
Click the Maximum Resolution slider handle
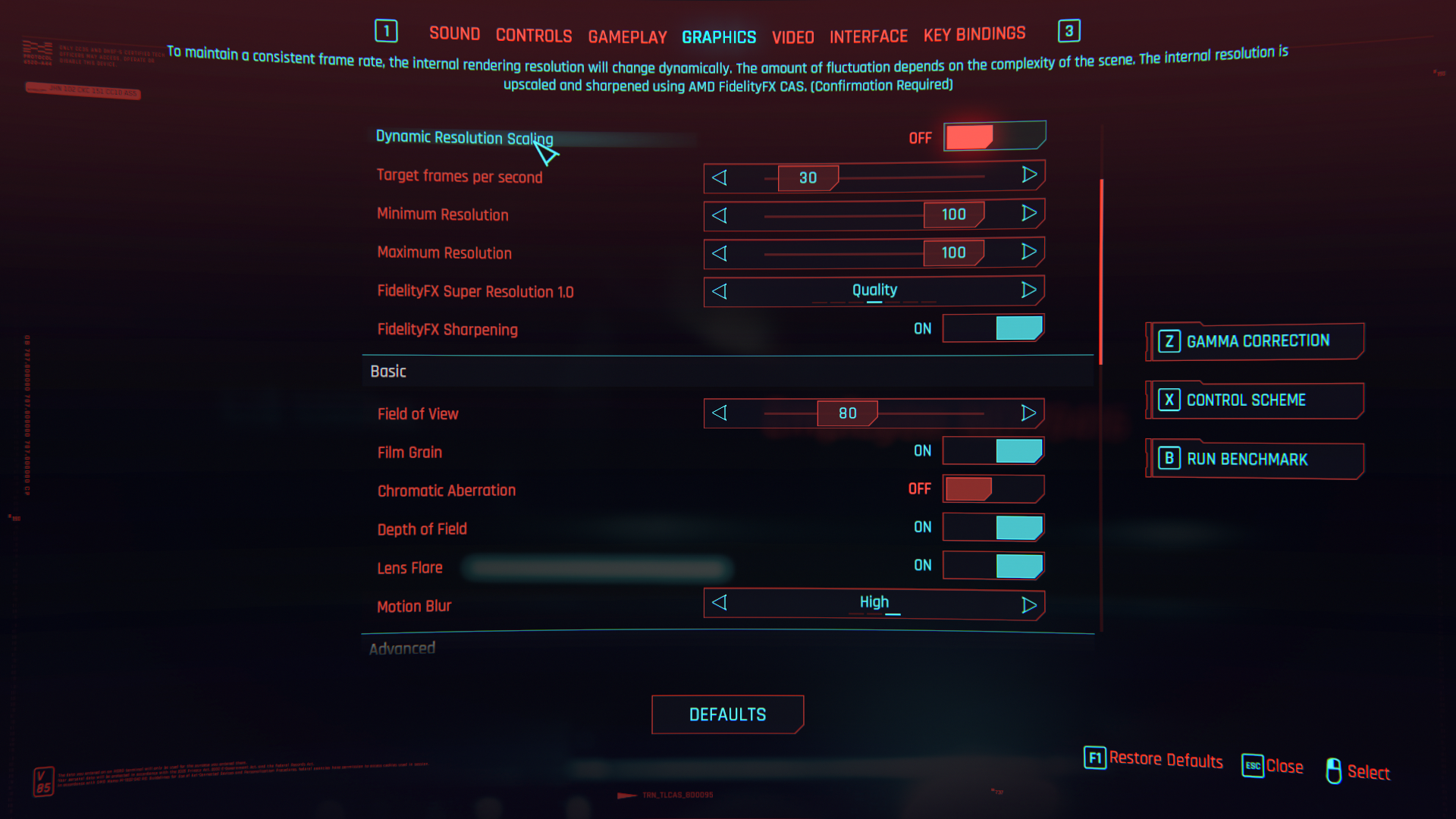(x=953, y=253)
